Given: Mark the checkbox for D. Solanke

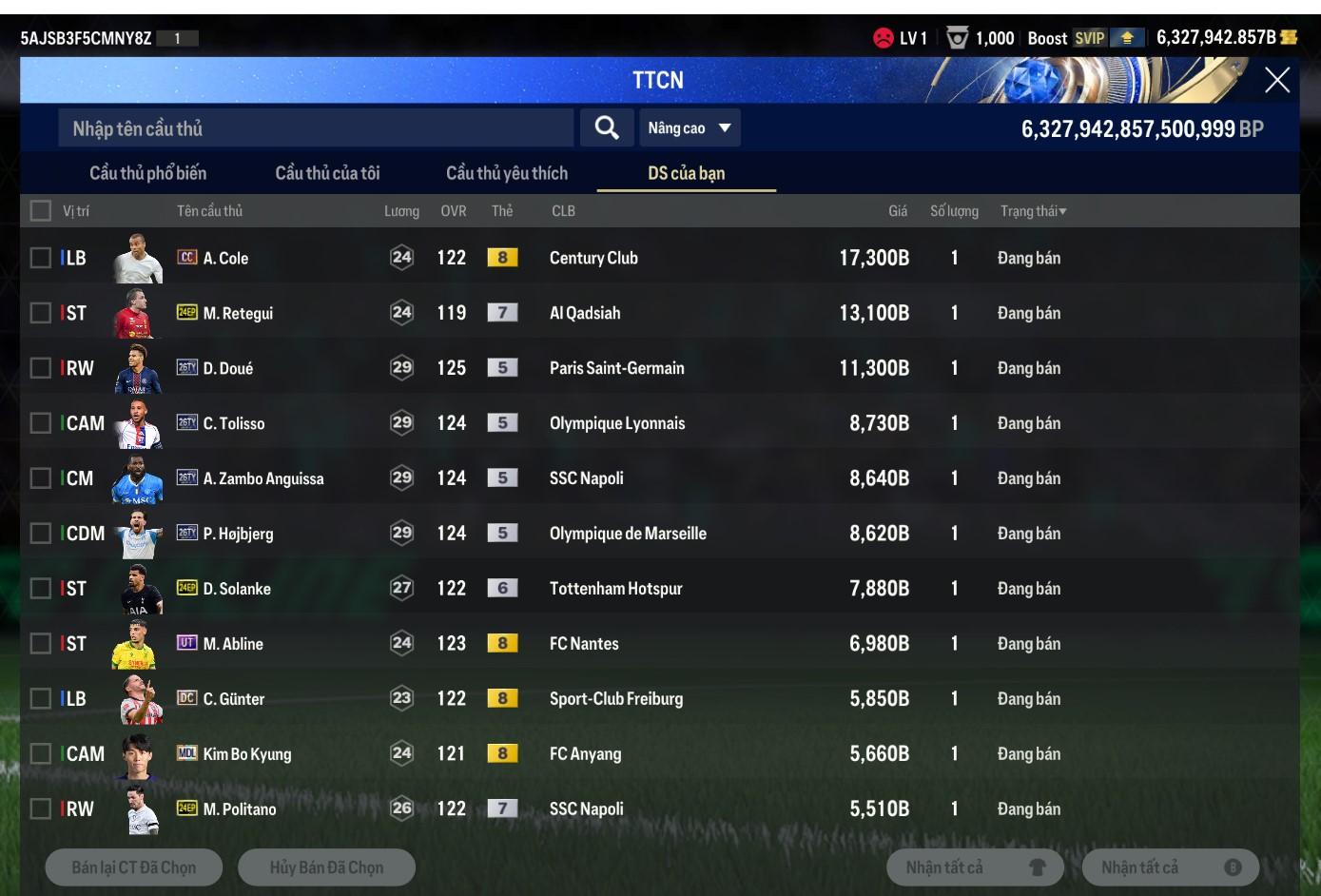Looking at the screenshot, I should [41, 589].
